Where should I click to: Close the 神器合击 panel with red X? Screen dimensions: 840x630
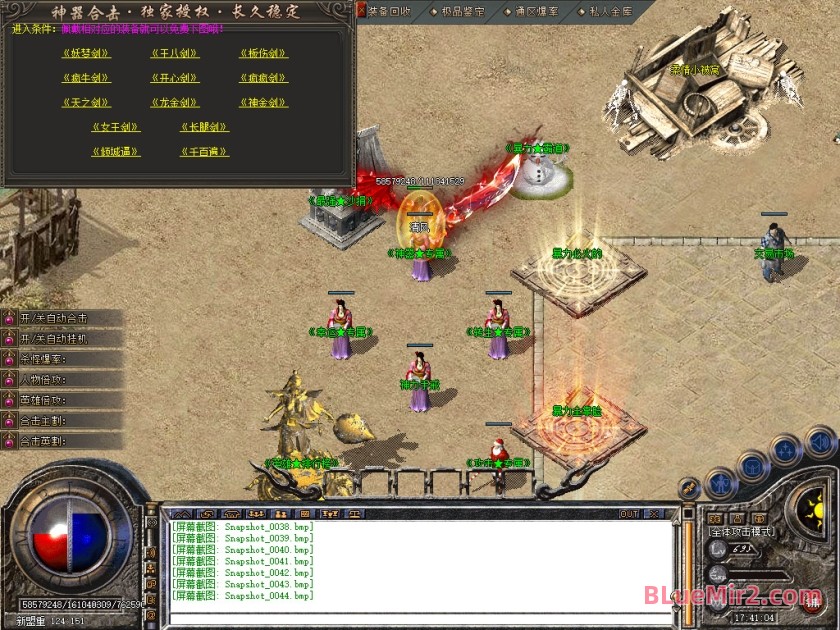coord(362,10)
